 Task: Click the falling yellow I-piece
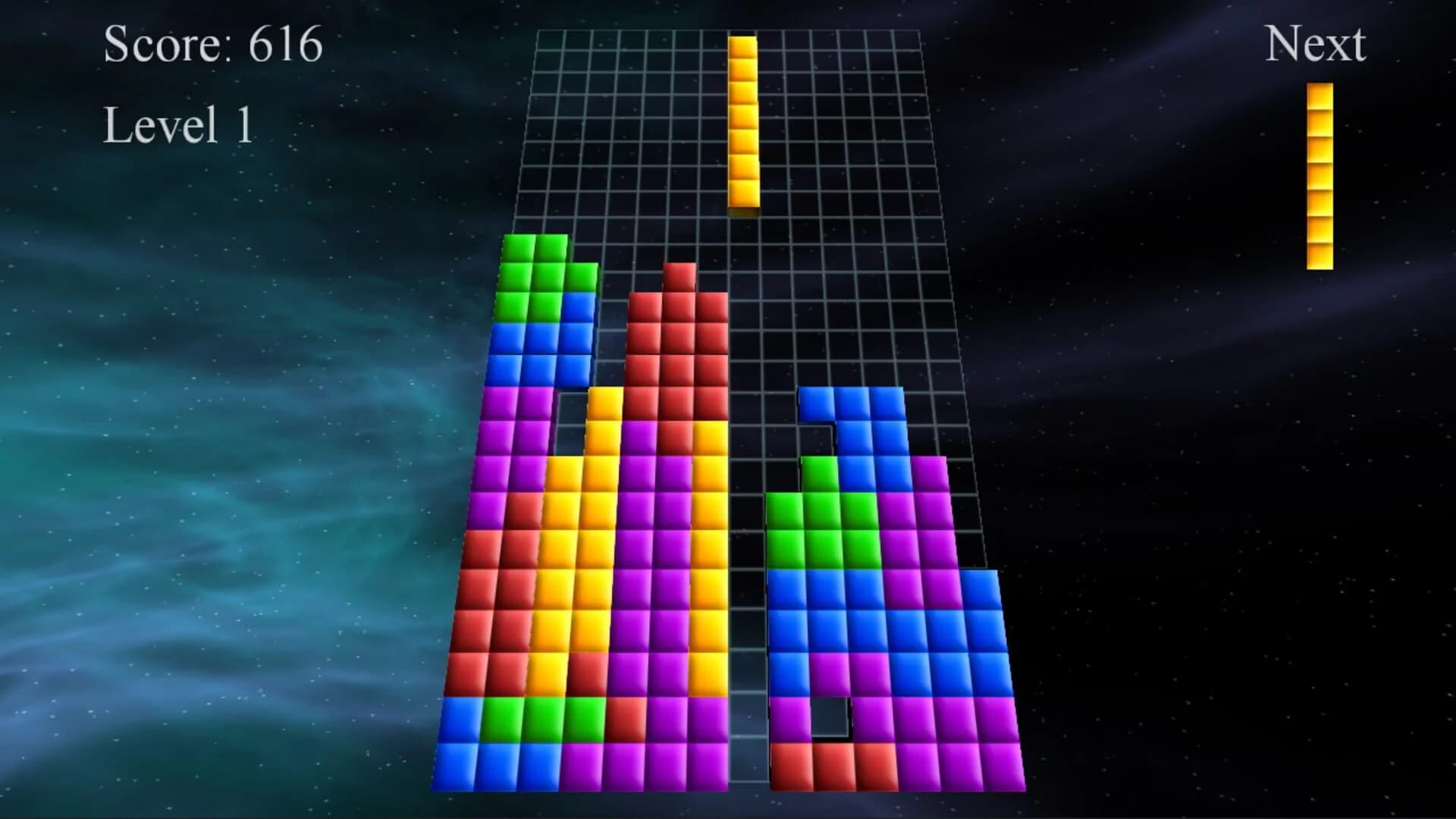pyautogui.click(x=742, y=121)
